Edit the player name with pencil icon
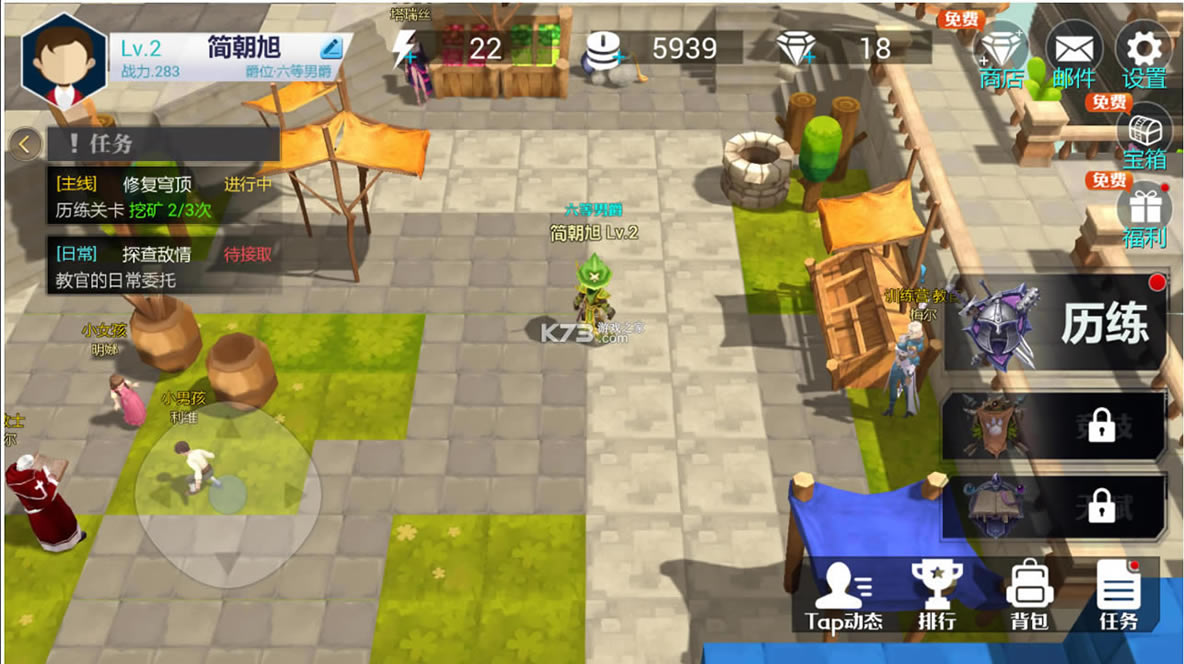This screenshot has width=1184, height=664. (x=332, y=47)
